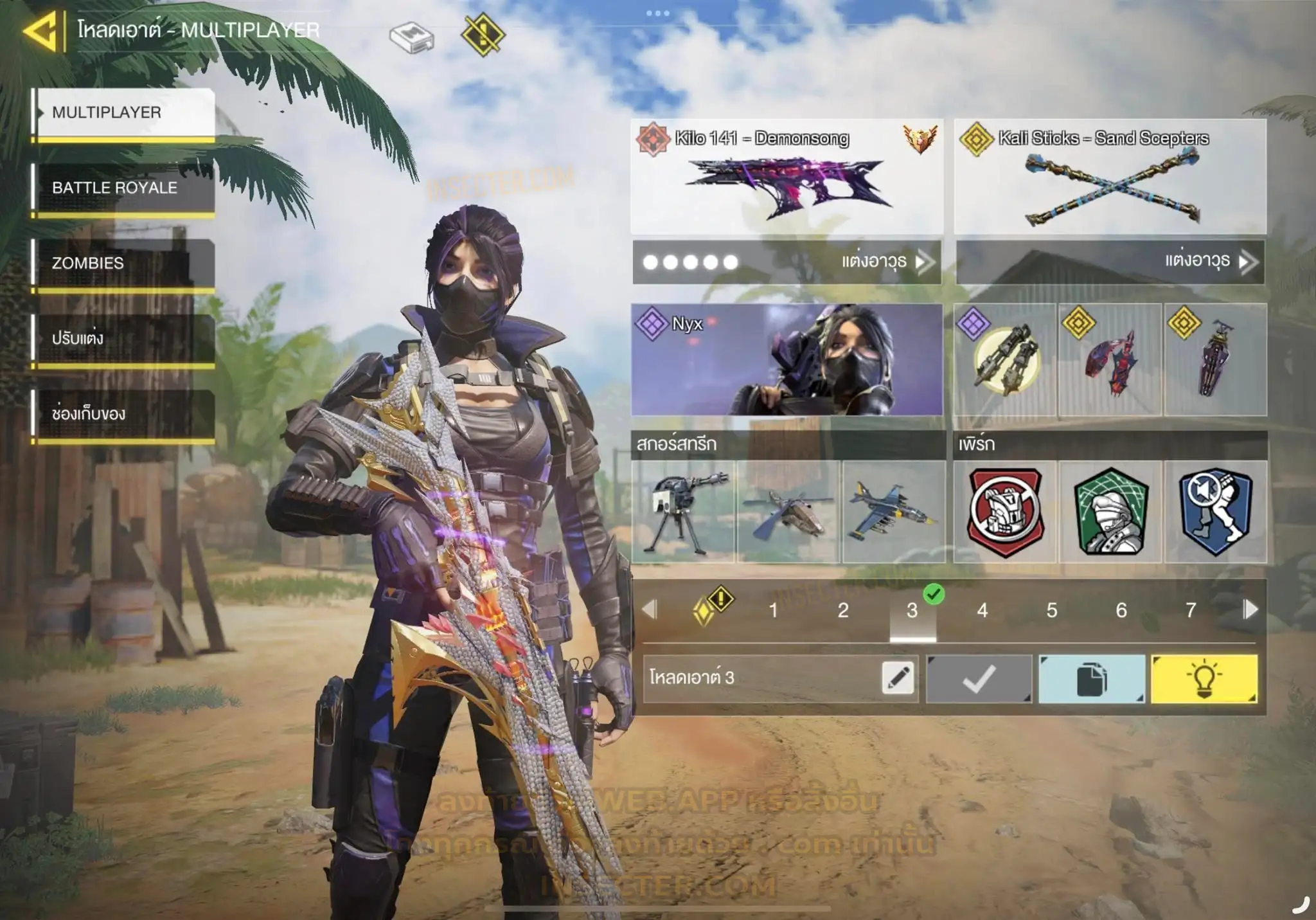
Task: Switch to loadout slot 5
Action: click(1052, 610)
